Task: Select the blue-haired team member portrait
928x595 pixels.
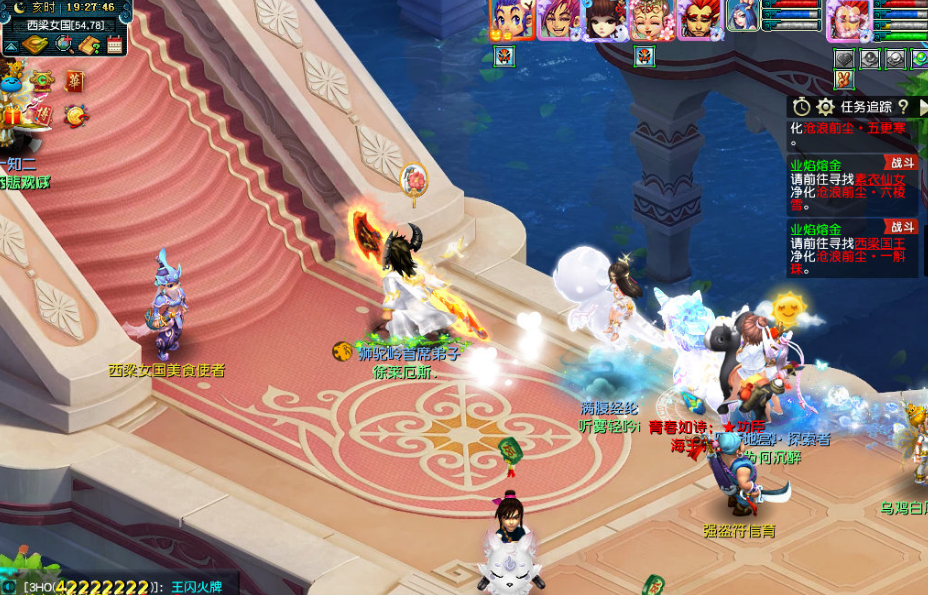Action: (511, 19)
